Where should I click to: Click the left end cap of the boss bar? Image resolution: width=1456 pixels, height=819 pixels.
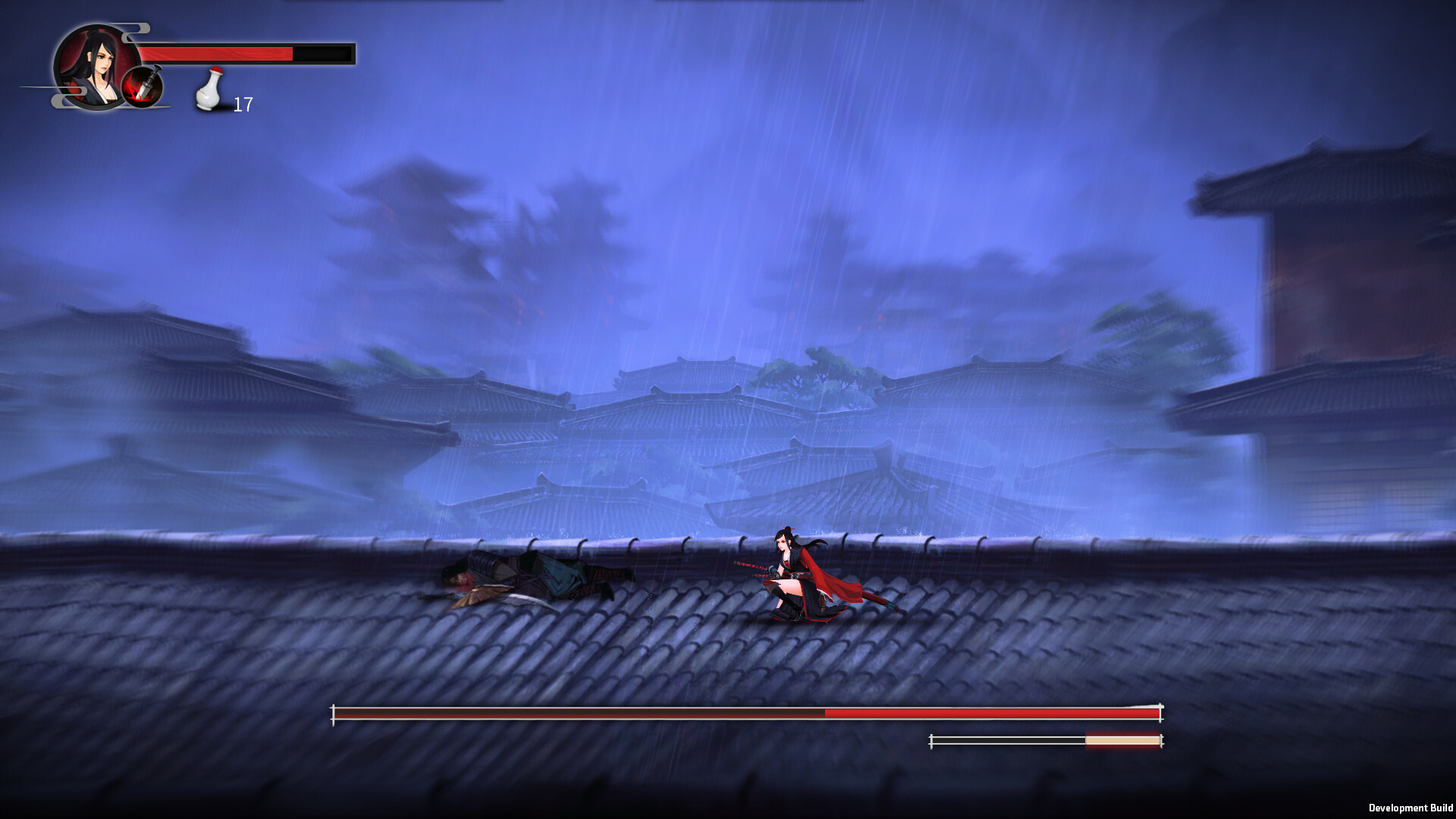coord(334,711)
